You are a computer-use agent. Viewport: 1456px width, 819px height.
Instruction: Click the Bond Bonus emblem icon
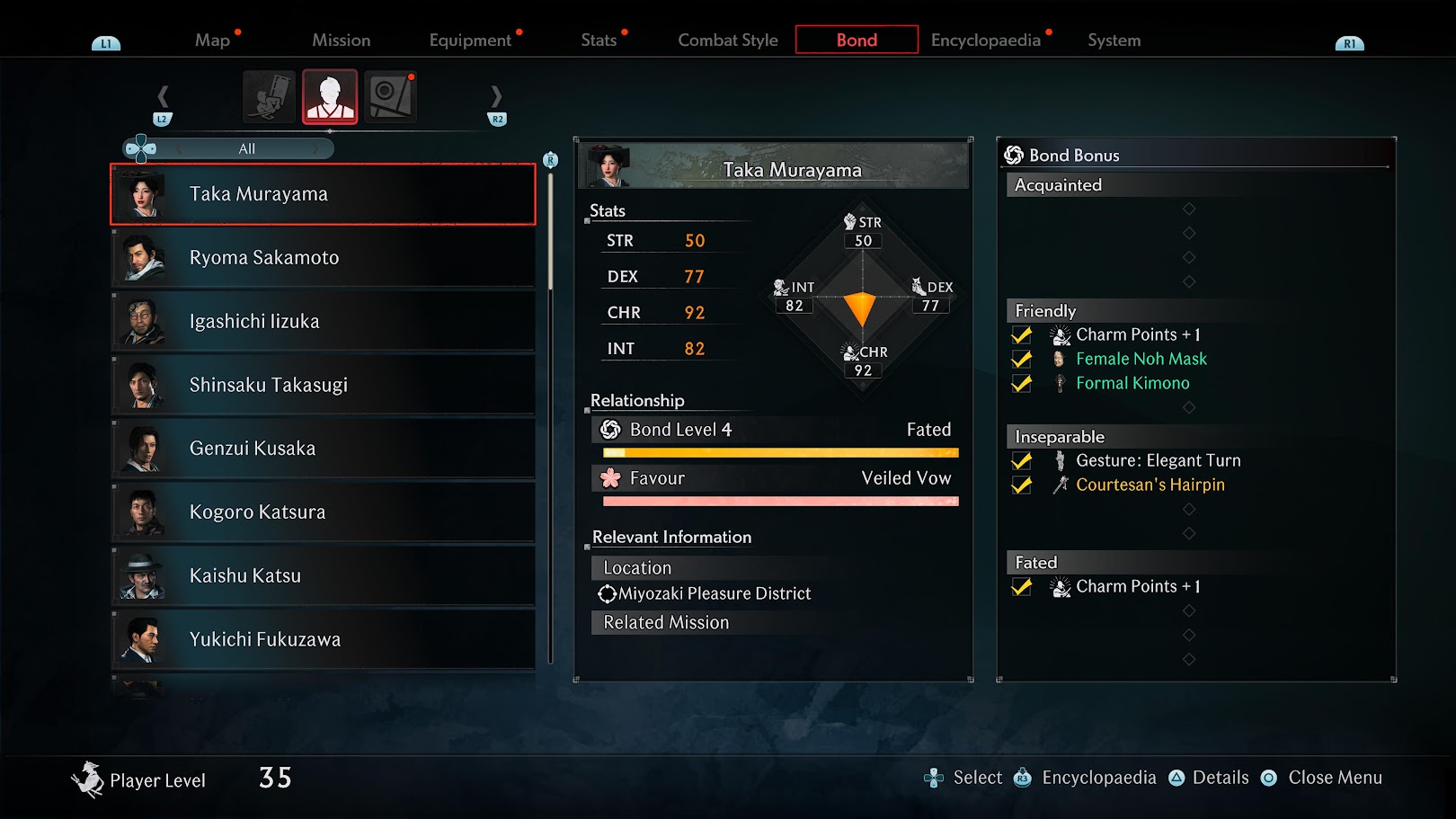pyautogui.click(x=1014, y=155)
